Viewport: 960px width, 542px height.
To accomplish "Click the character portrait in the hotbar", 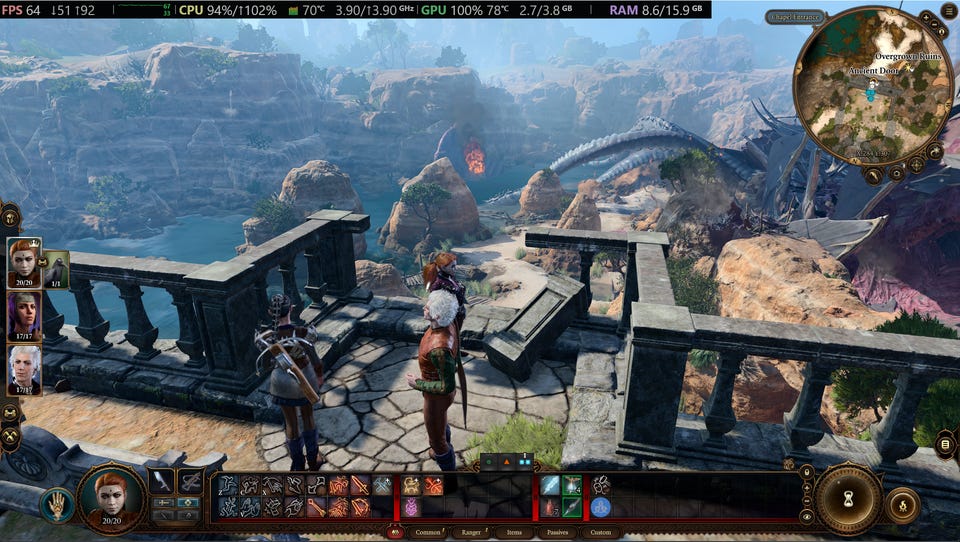I will pos(111,496).
